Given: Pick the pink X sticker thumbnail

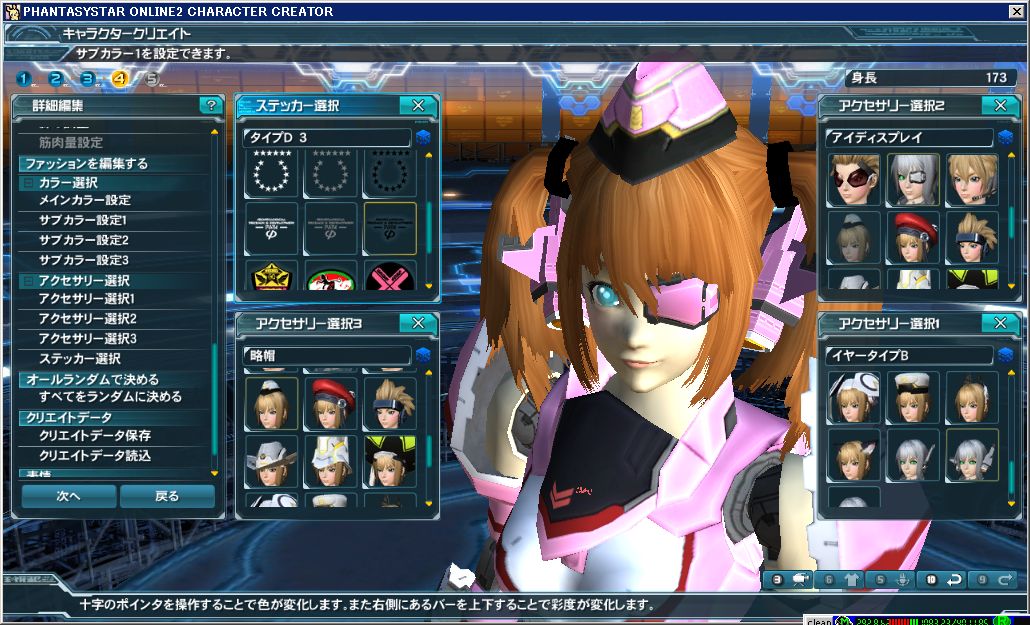Looking at the screenshot, I should tap(389, 277).
